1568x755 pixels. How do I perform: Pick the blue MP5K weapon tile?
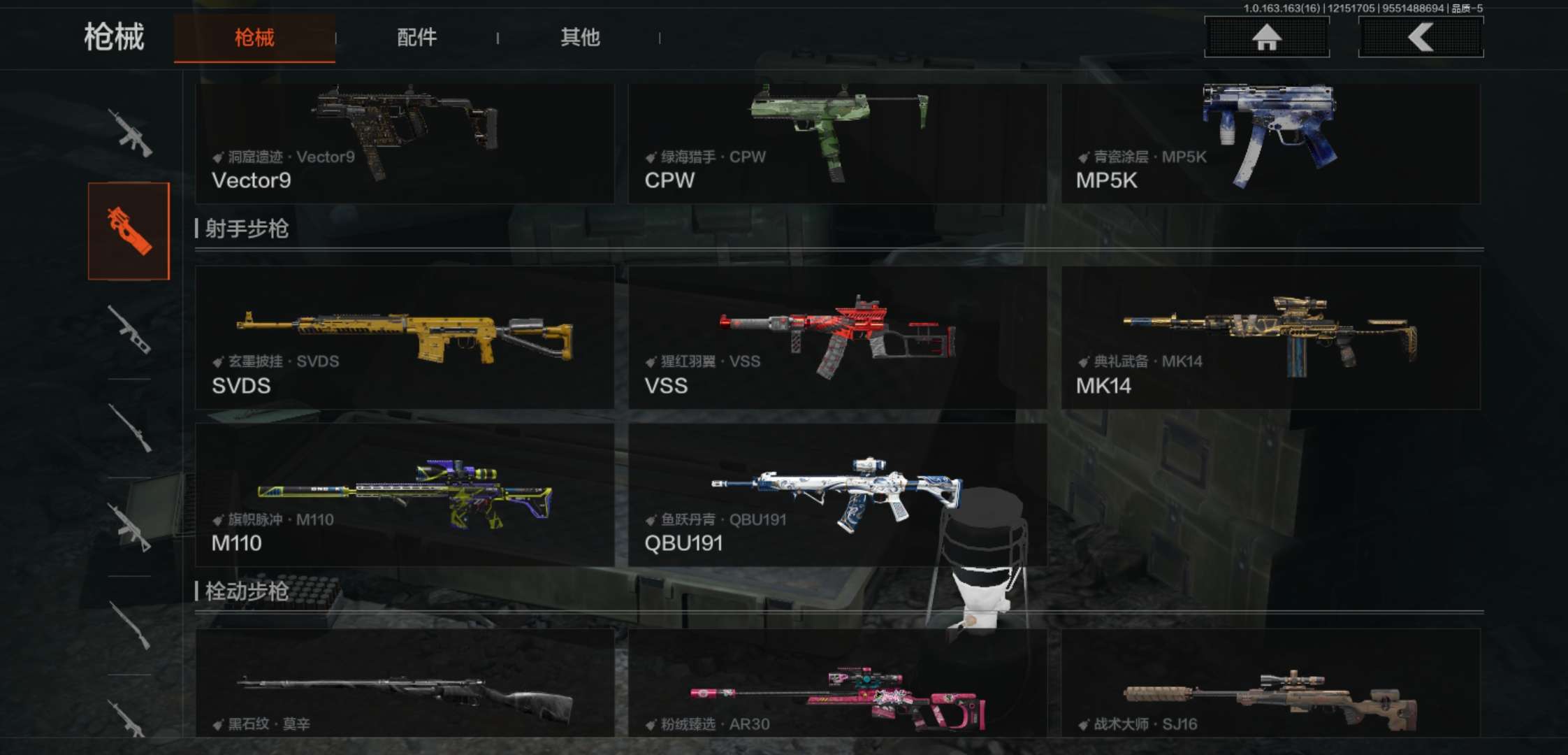point(1270,143)
